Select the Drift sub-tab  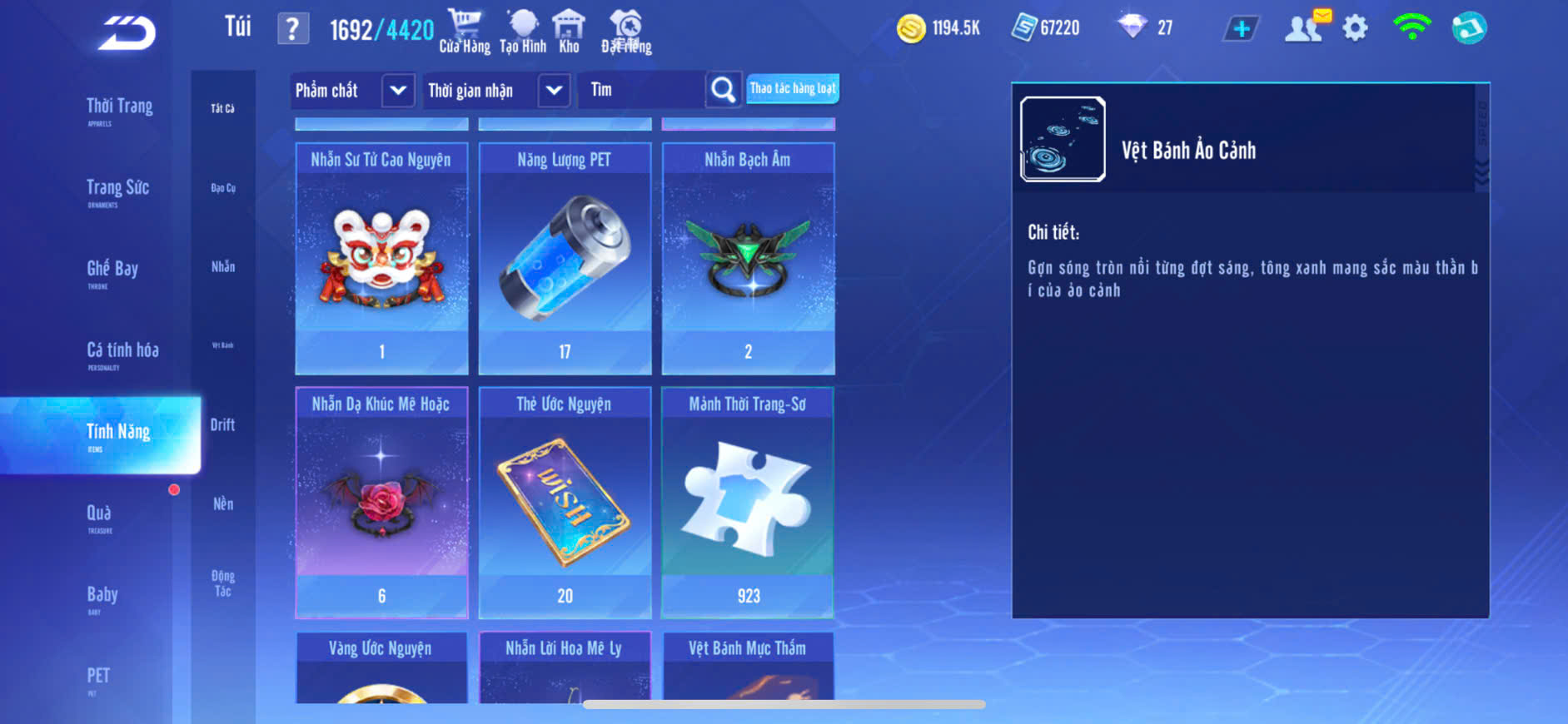tap(222, 425)
